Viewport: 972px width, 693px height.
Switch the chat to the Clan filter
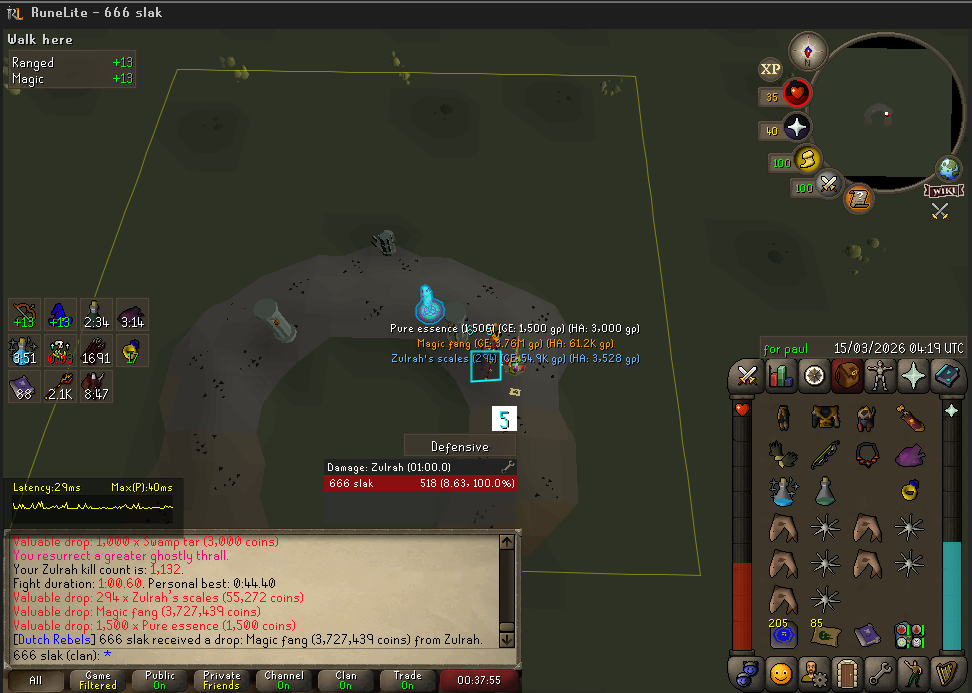click(x=346, y=680)
